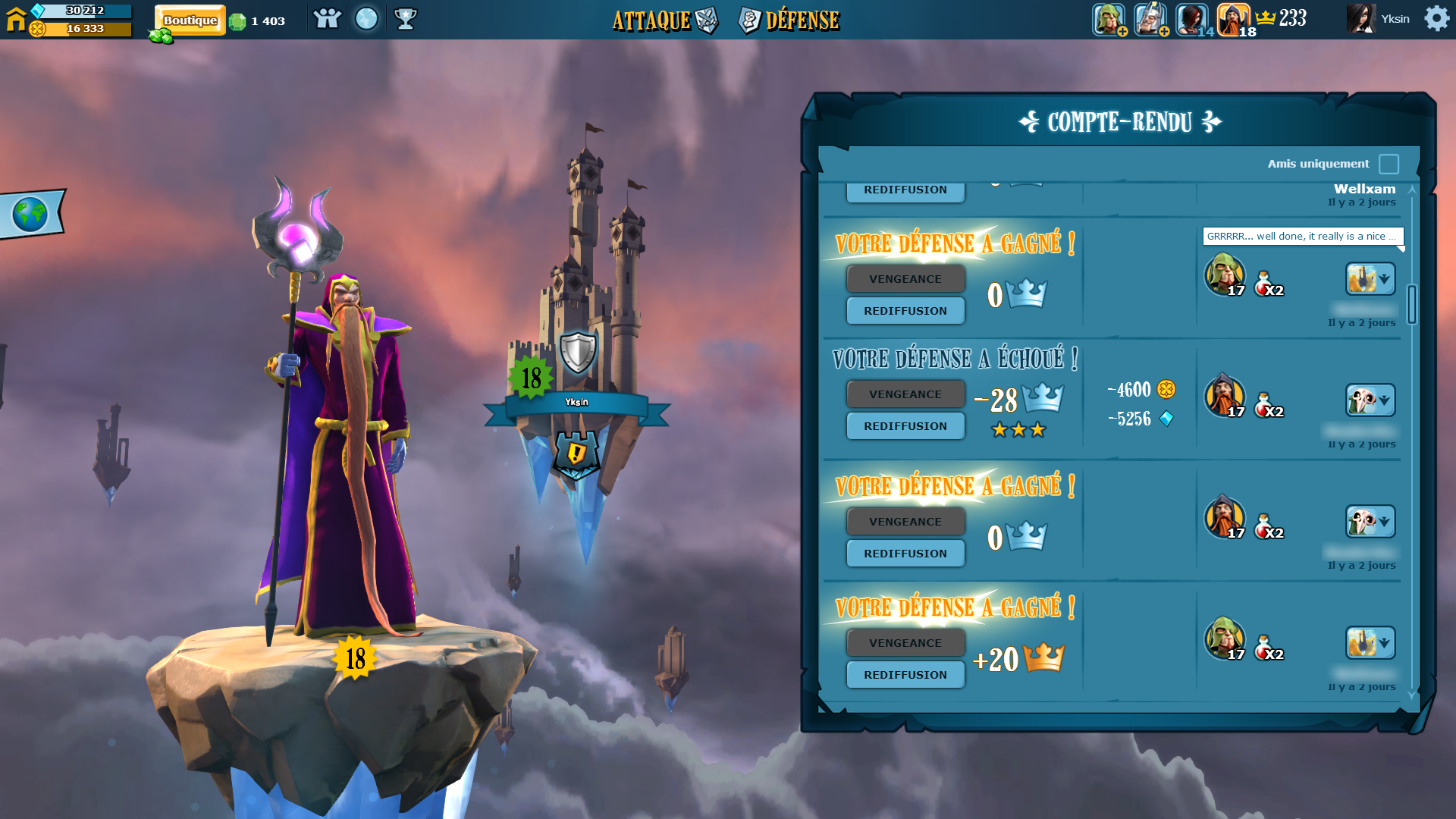Open Yksin's player profile
Viewport: 1456px width, 819px height.
click(x=1379, y=19)
